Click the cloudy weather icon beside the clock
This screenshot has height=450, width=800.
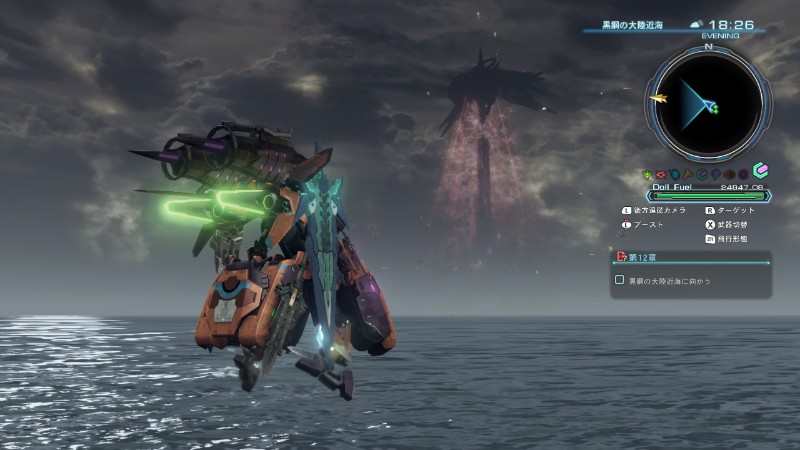(696, 24)
